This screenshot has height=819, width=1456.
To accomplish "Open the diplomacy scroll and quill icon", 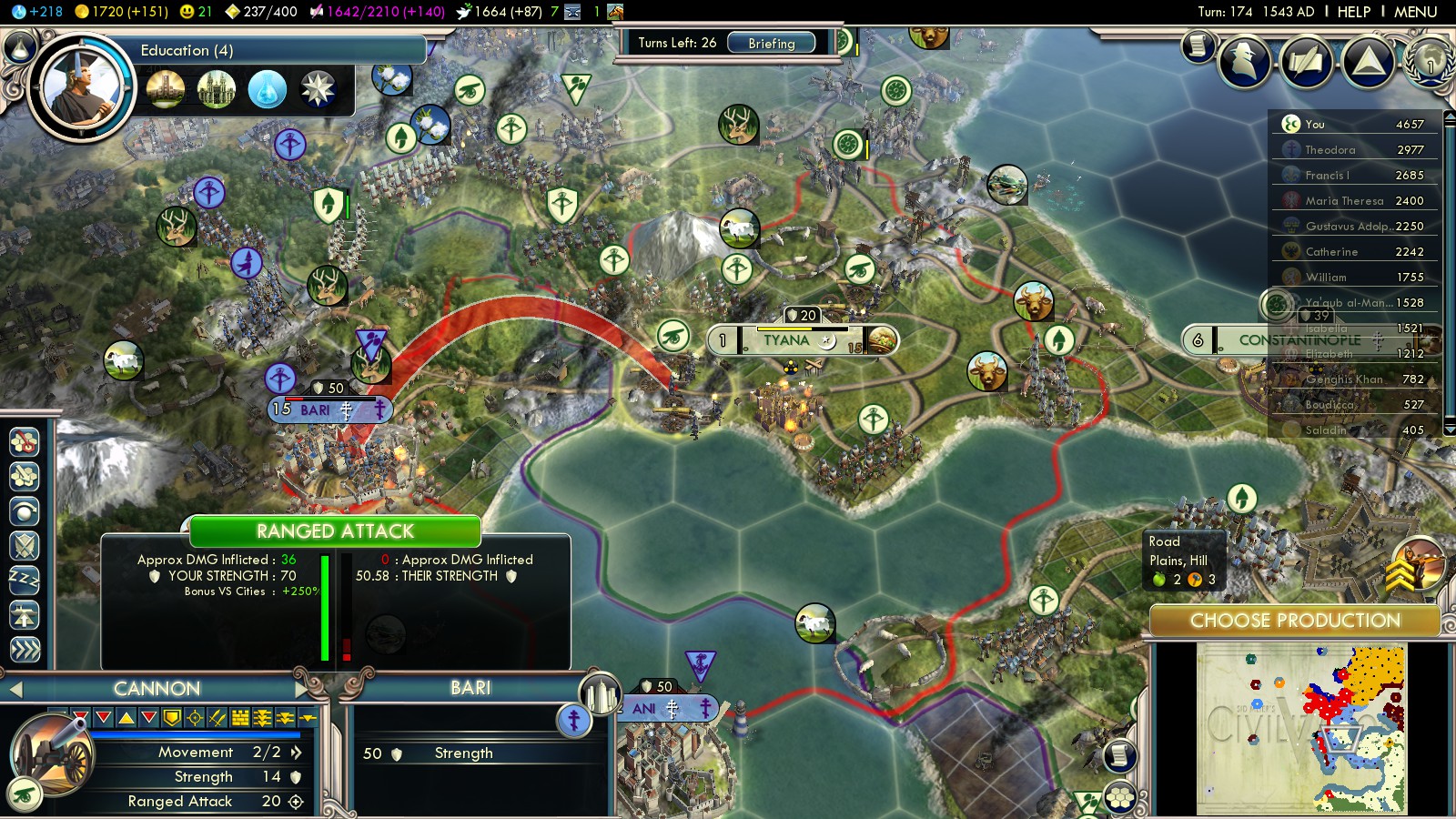I will point(1306,61).
